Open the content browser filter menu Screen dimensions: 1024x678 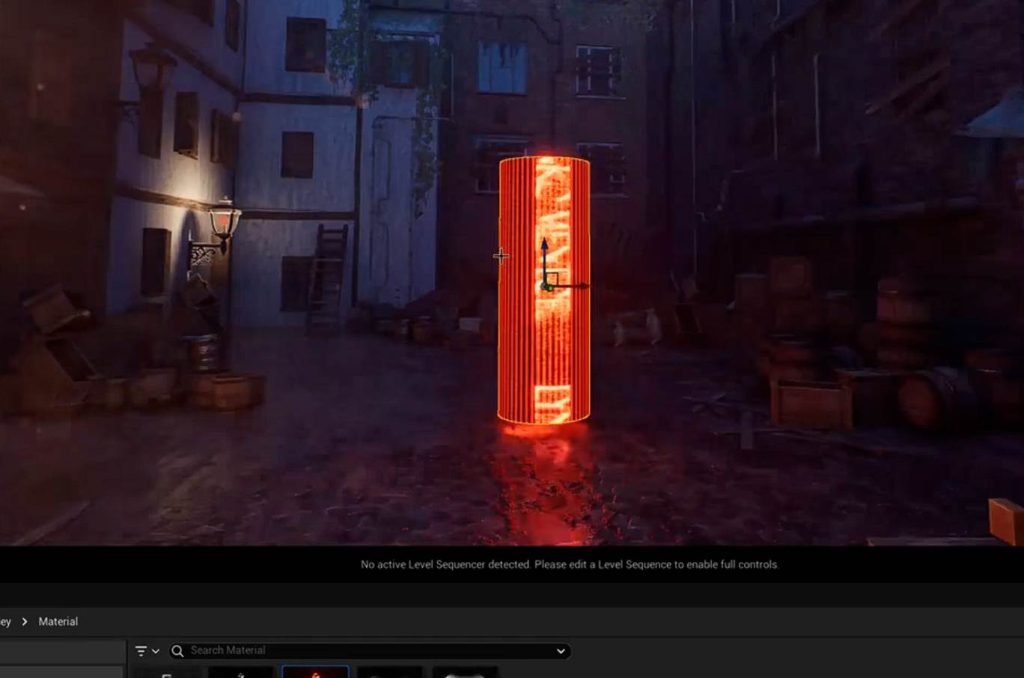point(146,651)
